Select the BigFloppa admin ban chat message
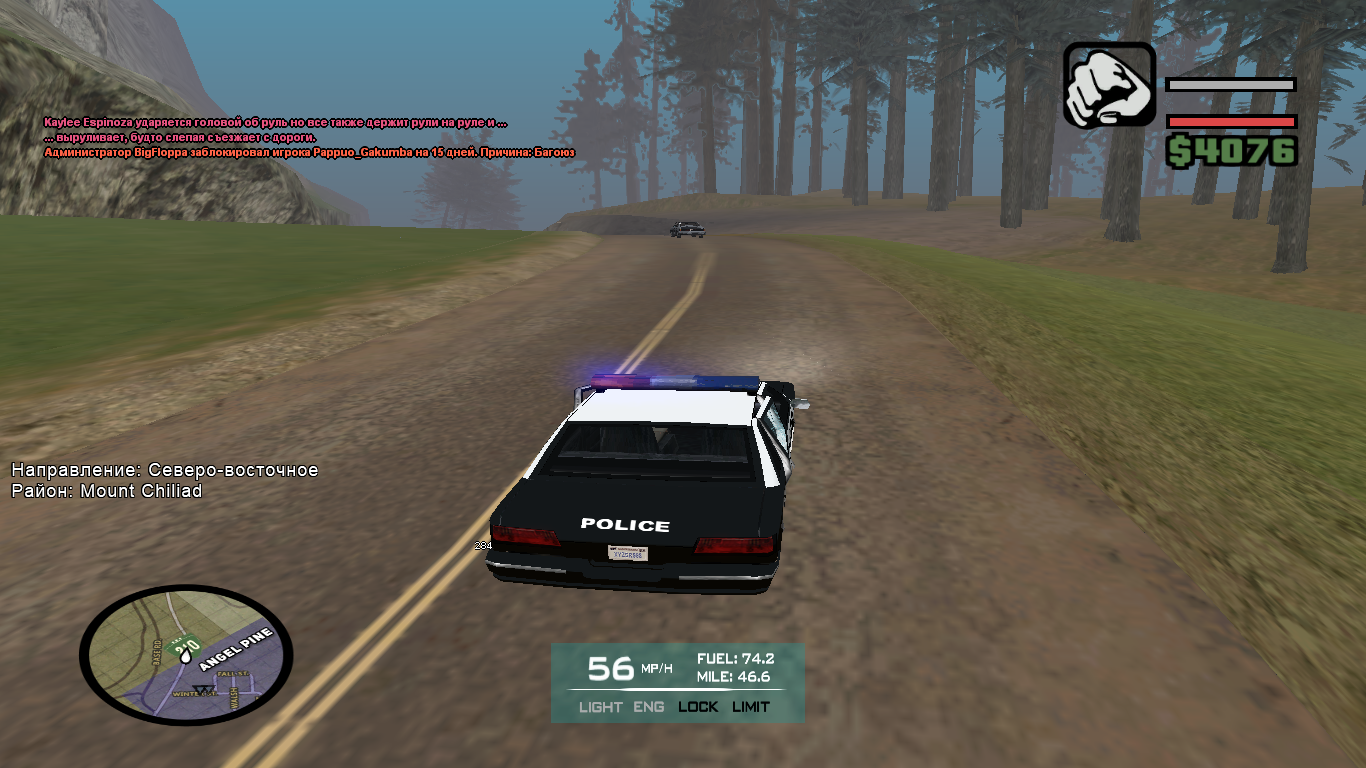This screenshot has width=1366, height=768. tap(309, 152)
